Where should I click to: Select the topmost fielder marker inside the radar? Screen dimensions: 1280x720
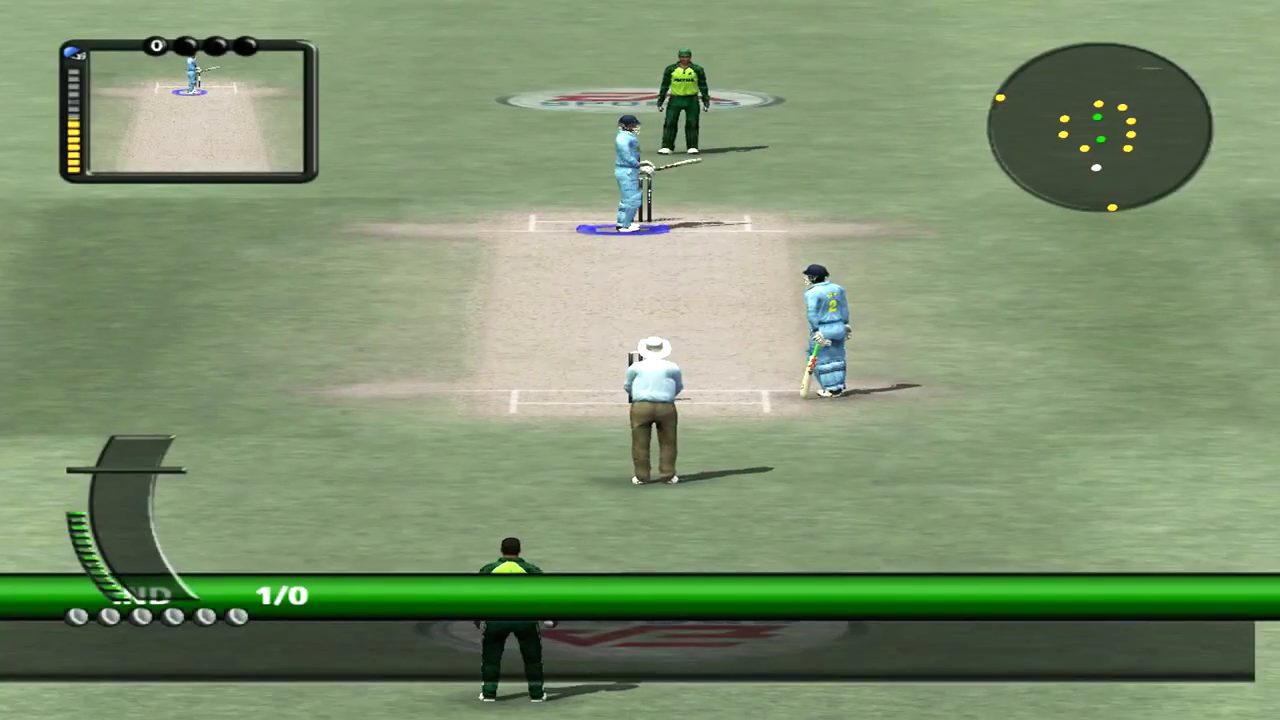(1098, 104)
